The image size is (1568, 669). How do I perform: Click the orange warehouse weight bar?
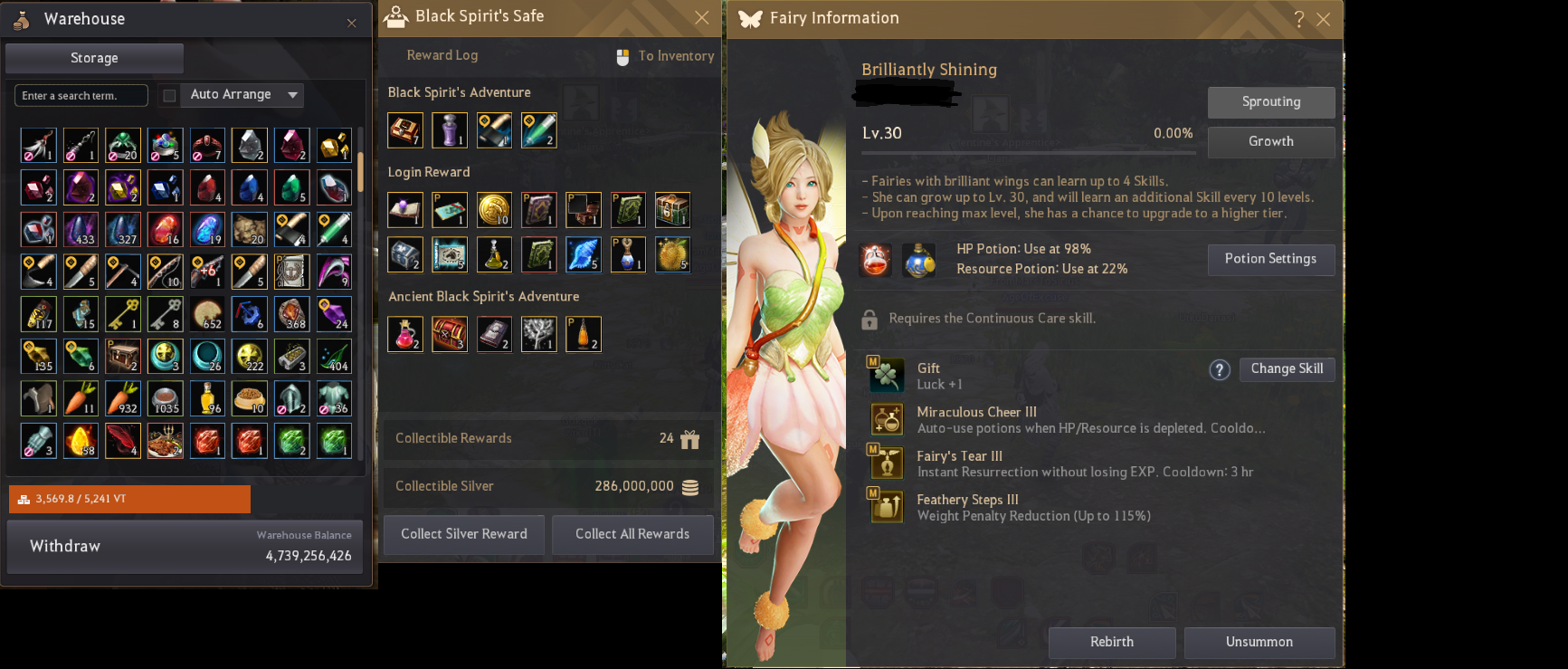[129, 498]
